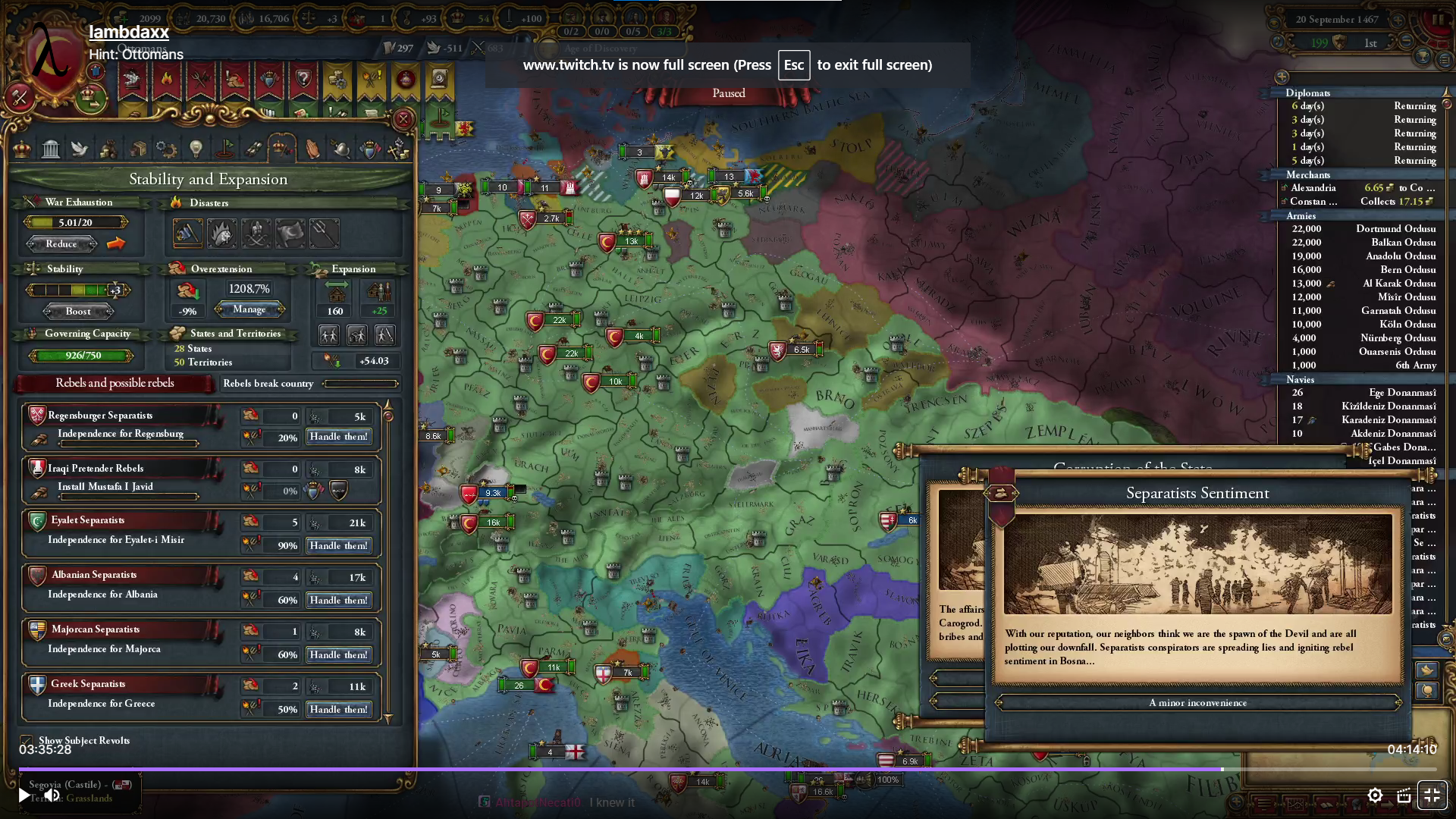This screenshot has height=819, width=1456.
Task: Handle the Albanian Separatists rebels
Action: point(338,601)
